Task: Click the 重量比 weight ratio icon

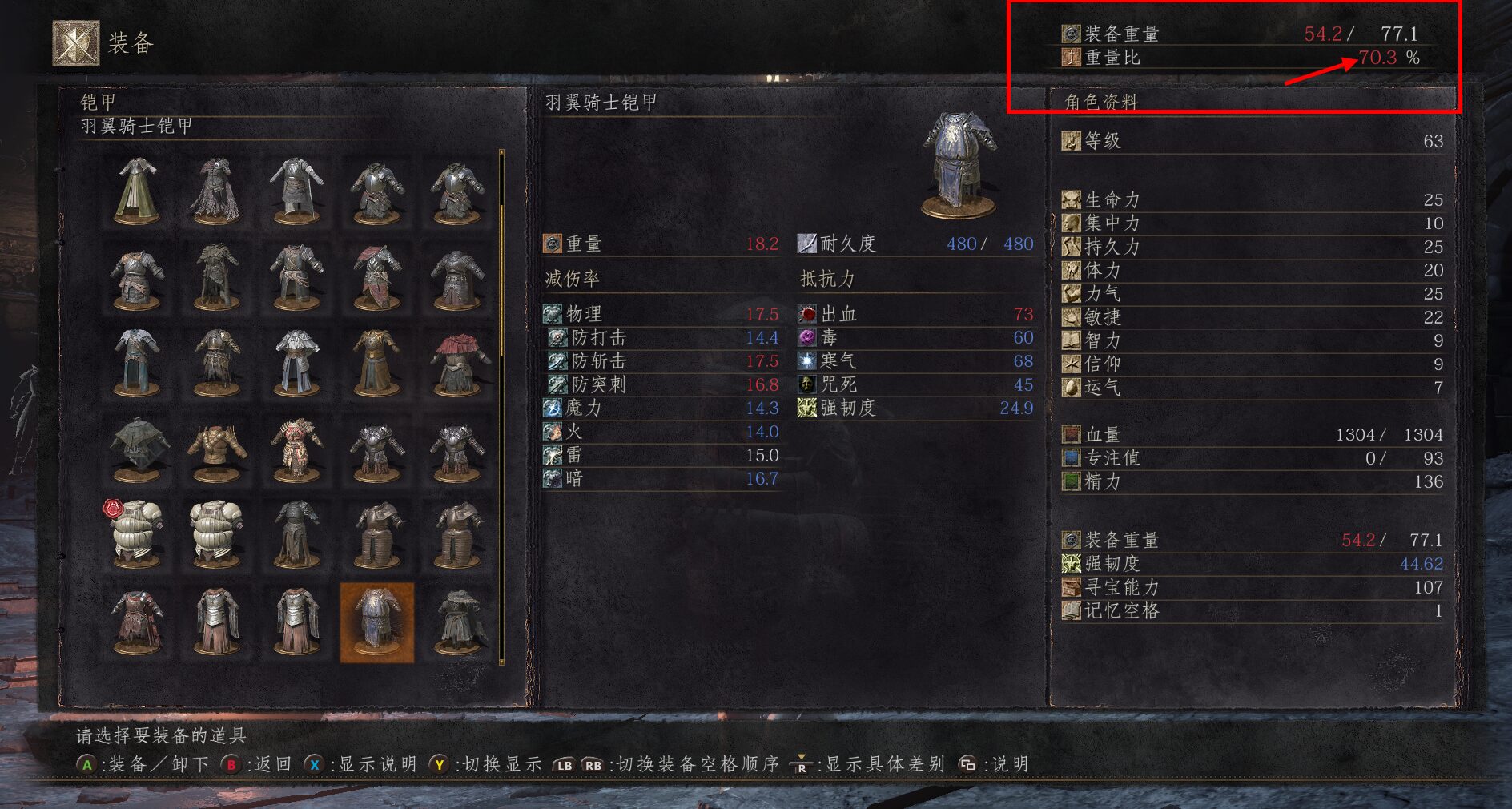Action: tap(1071, 58)
